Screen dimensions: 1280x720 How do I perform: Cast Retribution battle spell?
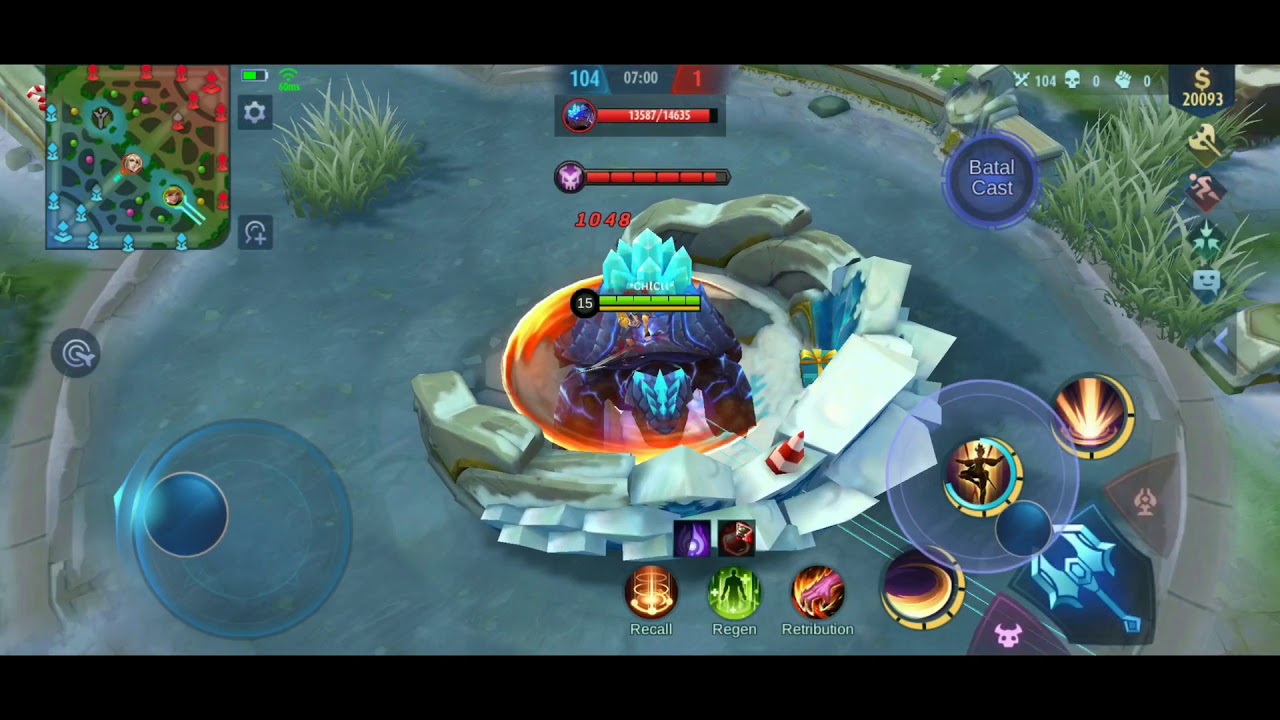click(x=817, y=592)
